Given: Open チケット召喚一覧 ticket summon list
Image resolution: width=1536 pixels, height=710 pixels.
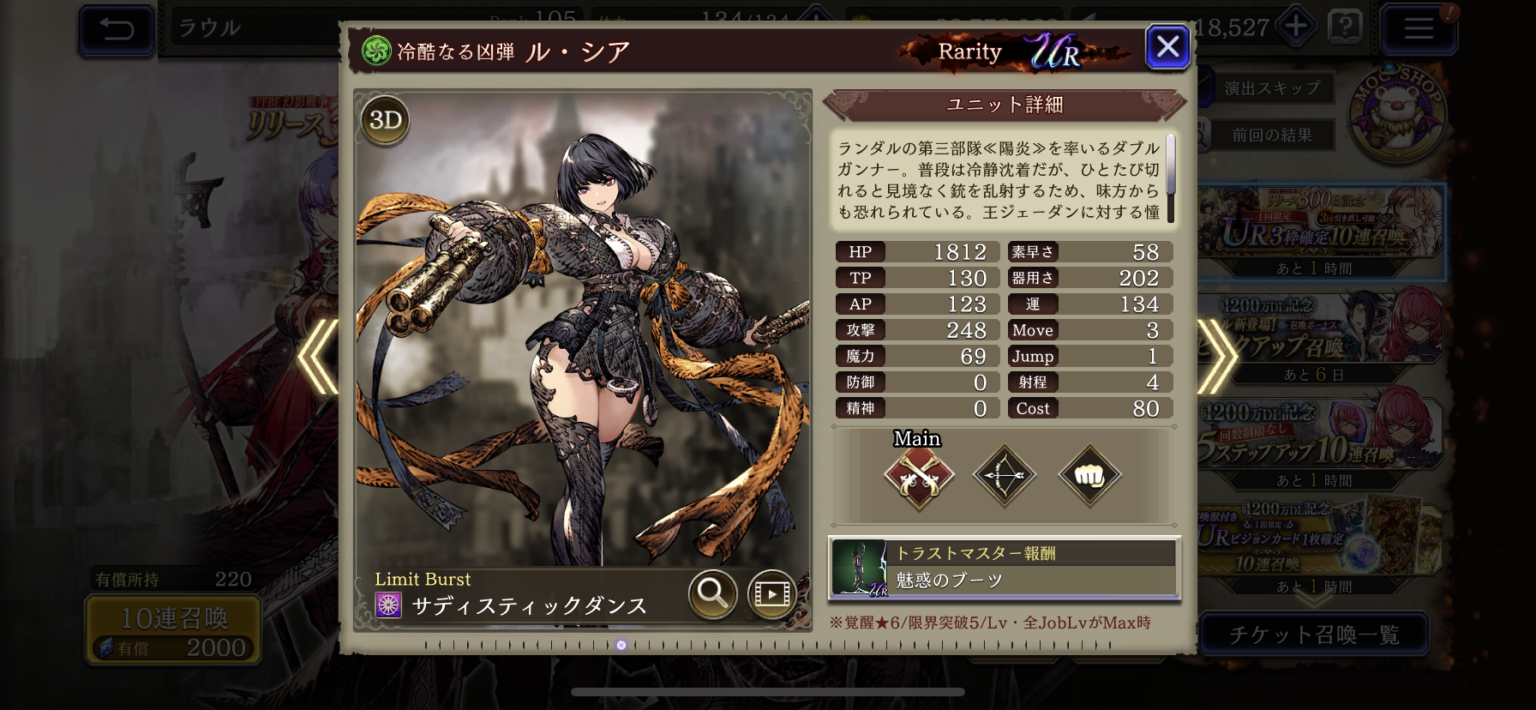Looking at the screenshot, I should [x=1313, y=634].
